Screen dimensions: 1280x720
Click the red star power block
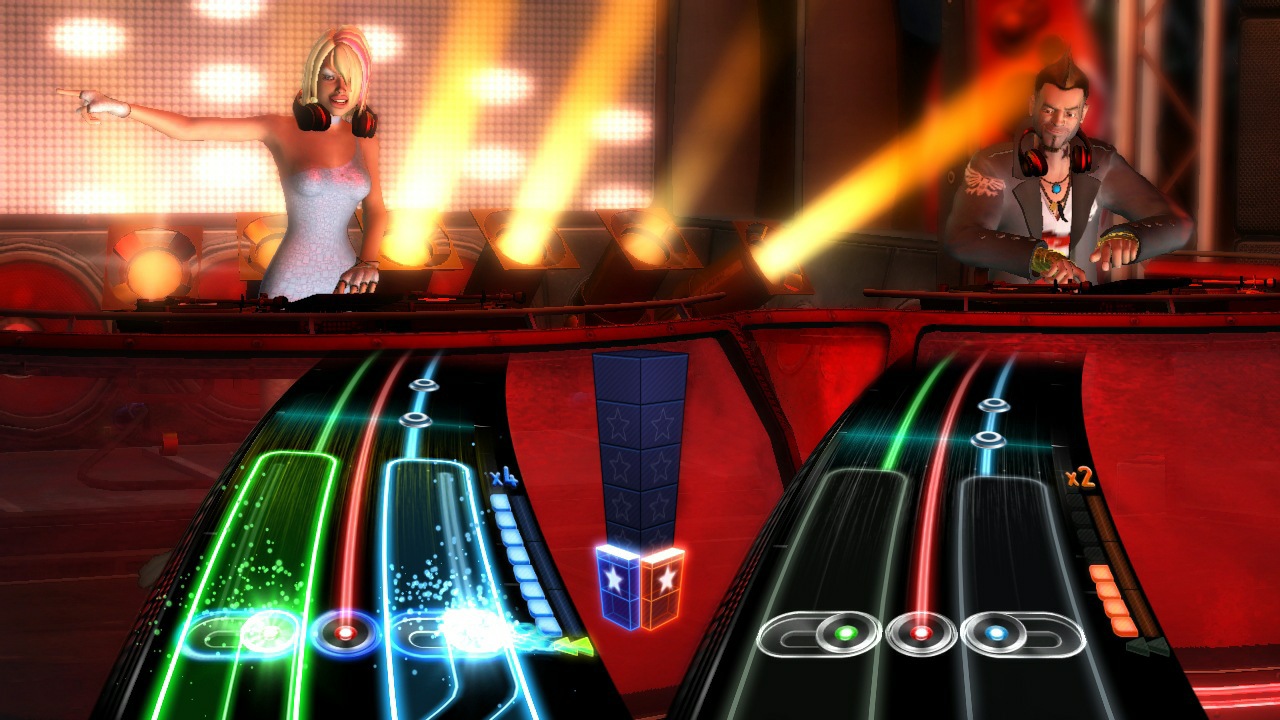click(659, 578)
